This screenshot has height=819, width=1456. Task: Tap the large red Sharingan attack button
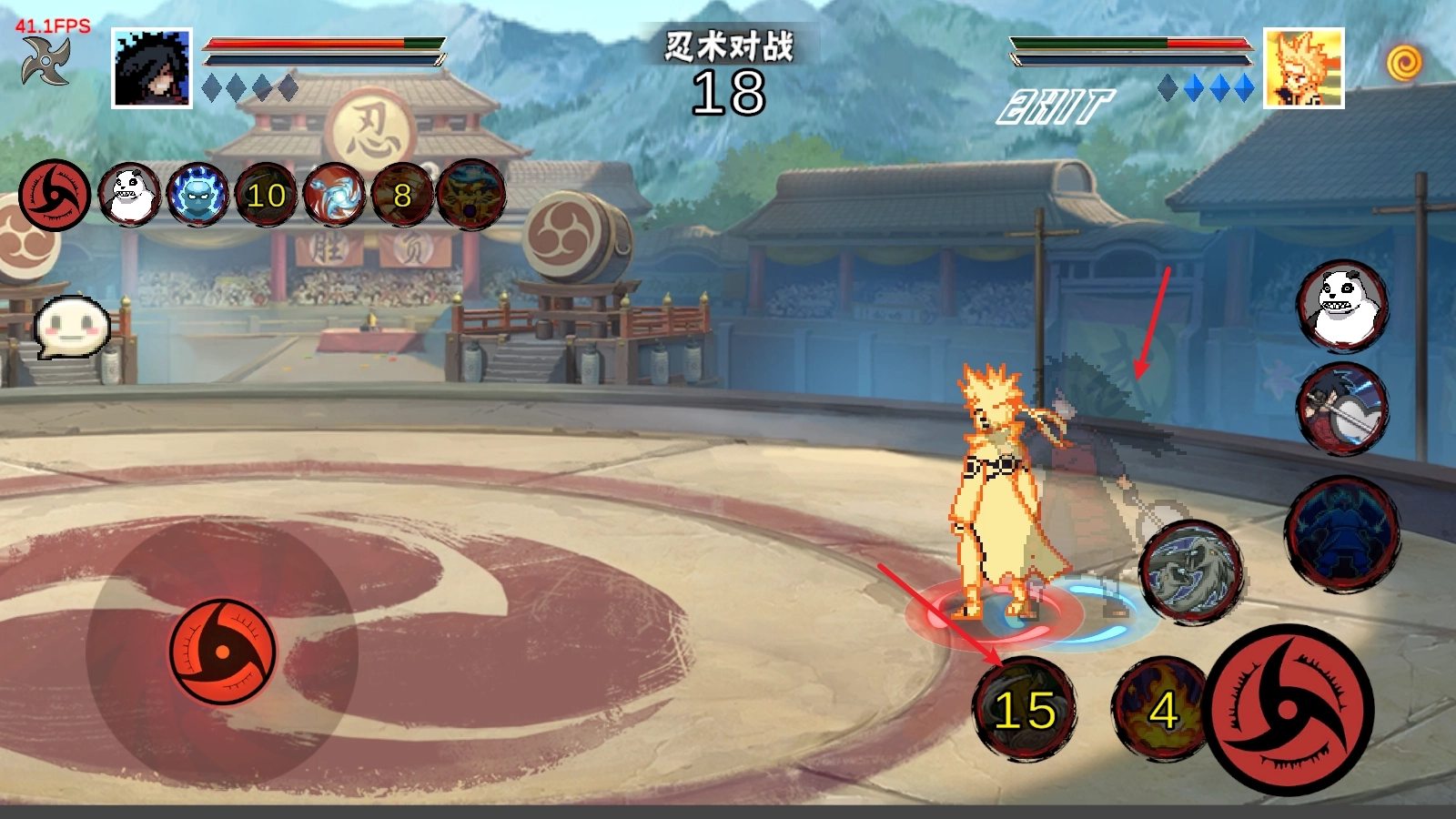click(1289, 711)
